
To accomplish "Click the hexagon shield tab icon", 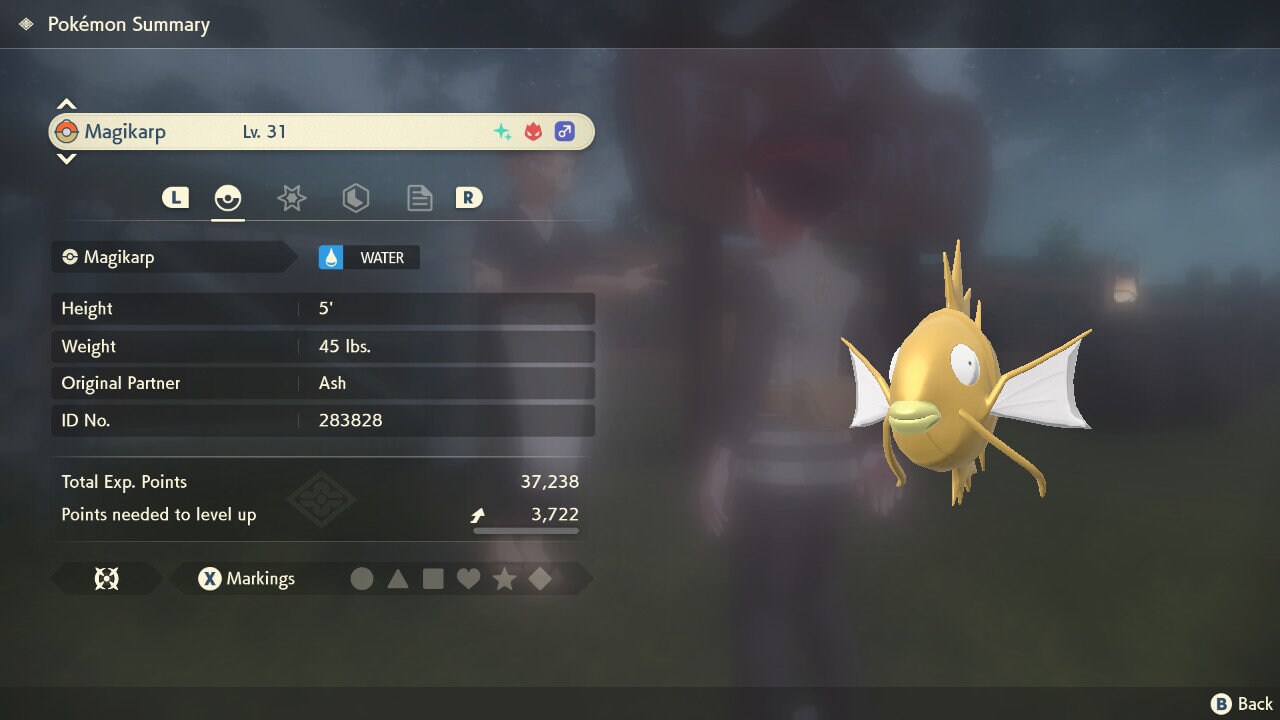I will (x=355, y=197).
